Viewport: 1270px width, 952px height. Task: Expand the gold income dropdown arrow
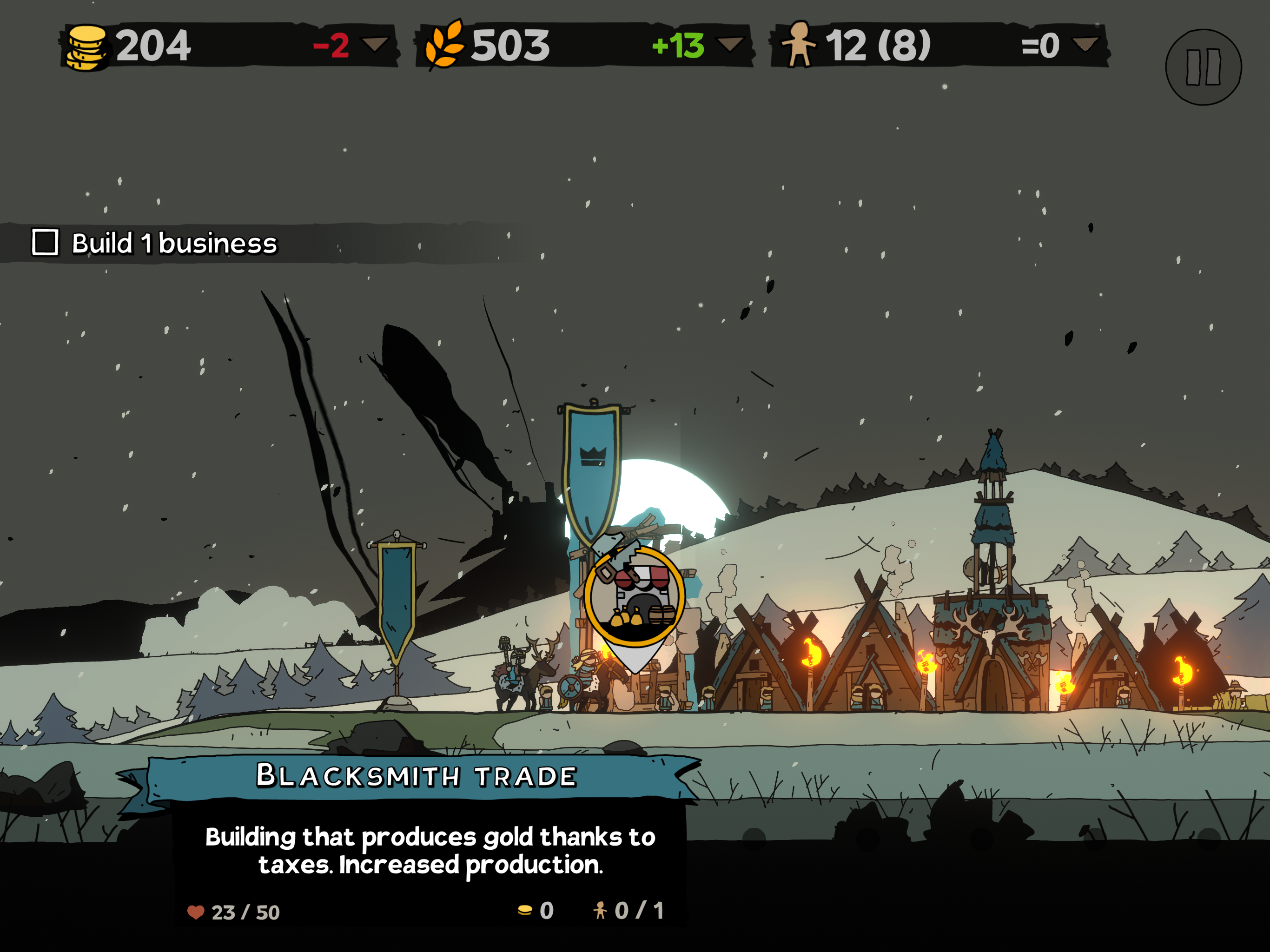click(376, 44)
